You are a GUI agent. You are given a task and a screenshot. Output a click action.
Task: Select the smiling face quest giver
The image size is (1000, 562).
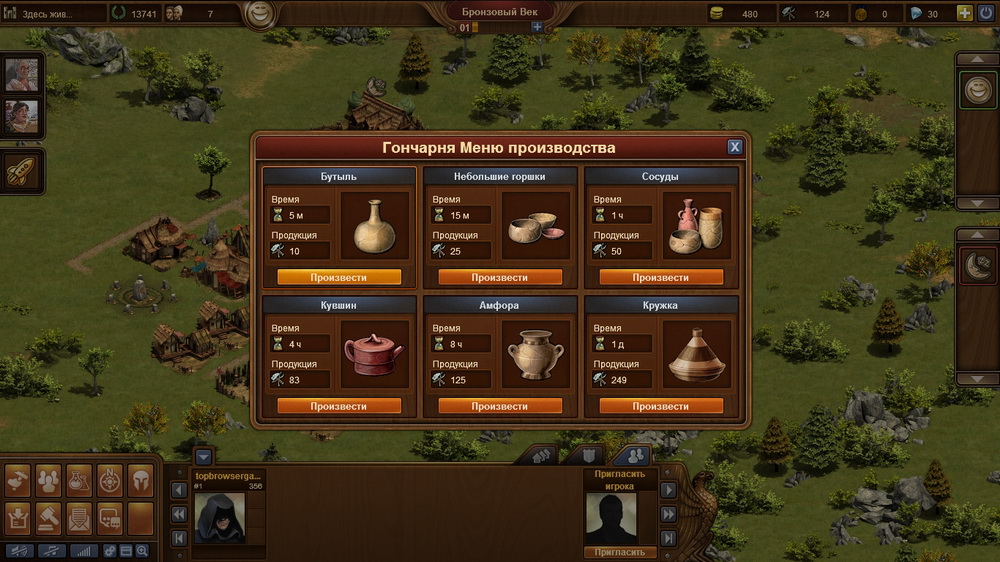977,90
